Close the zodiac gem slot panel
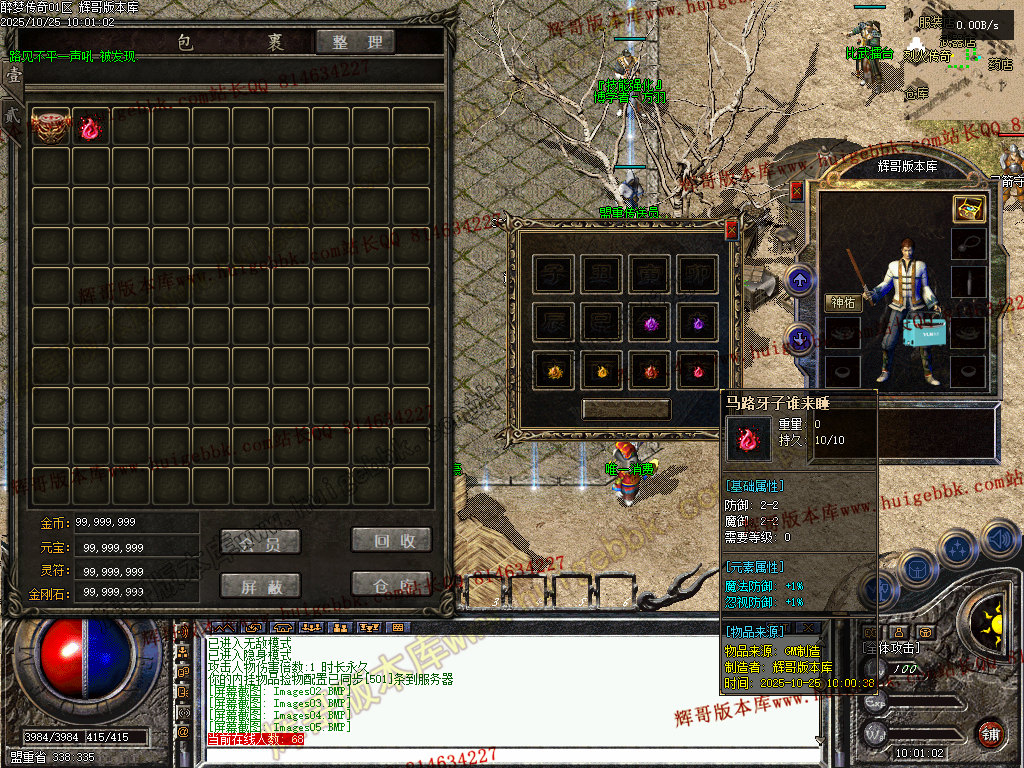Viewport: 1024px width, 768px height. click(731, 229)
